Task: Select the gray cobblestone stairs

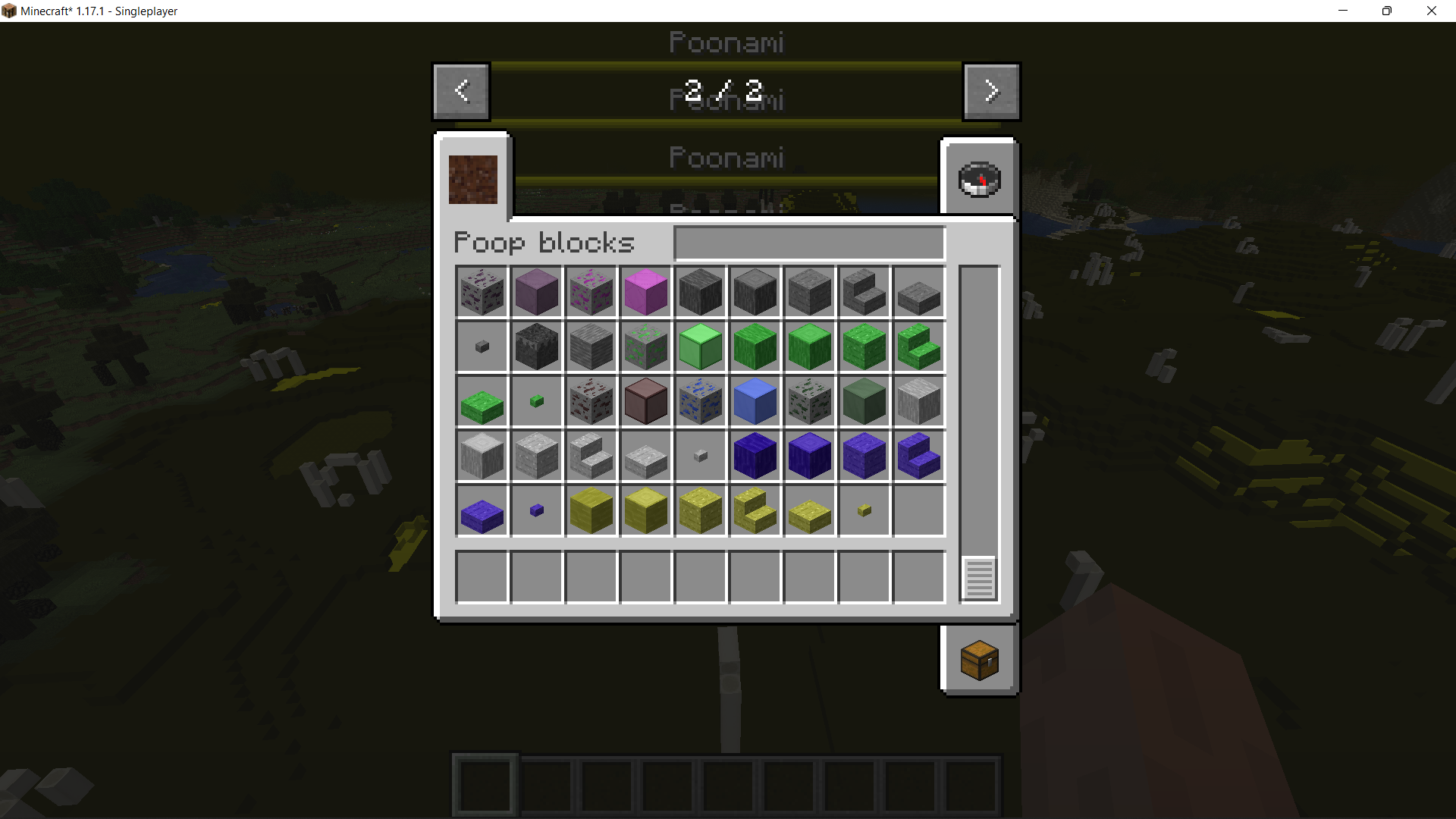Action: click(x=864, y=292)
